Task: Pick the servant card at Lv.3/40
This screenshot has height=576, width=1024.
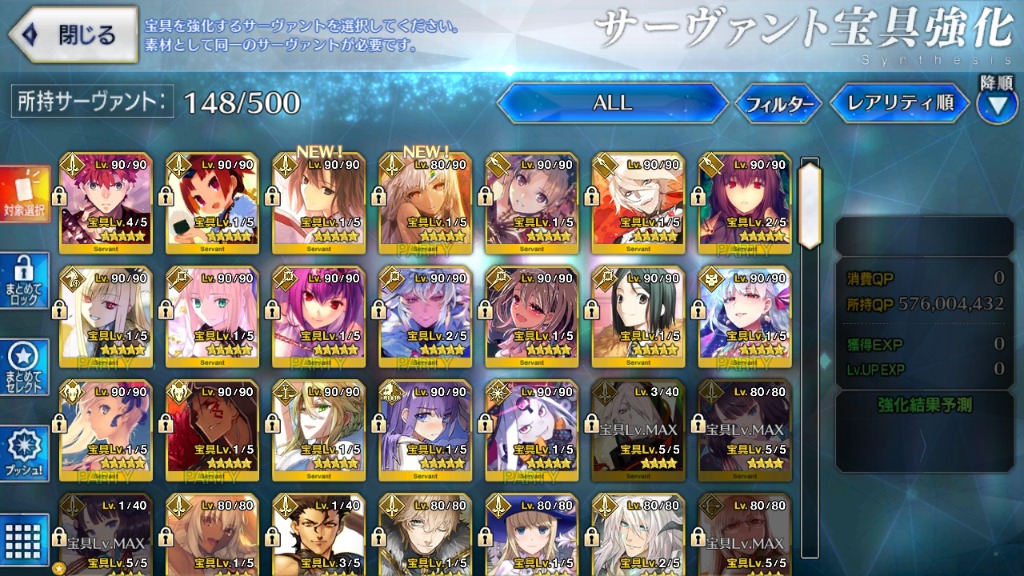Action: pyautogui.click(x=636, y=428)
